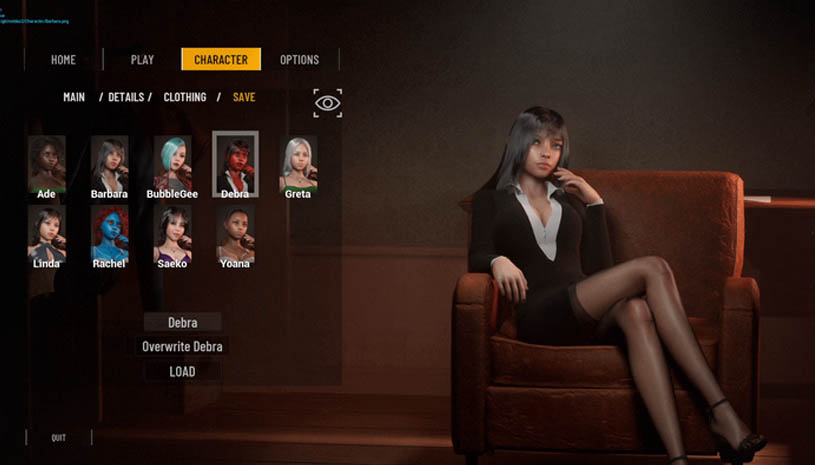Open the SAVE section
Screen dimensions: 815x465
pos(244,97)
